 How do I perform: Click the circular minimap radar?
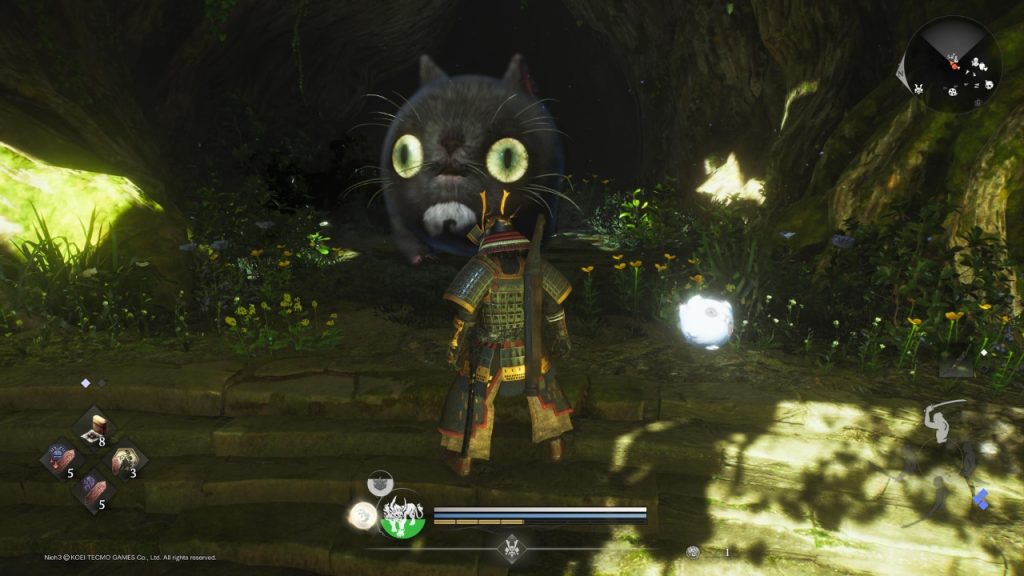(x=952, y=64)
